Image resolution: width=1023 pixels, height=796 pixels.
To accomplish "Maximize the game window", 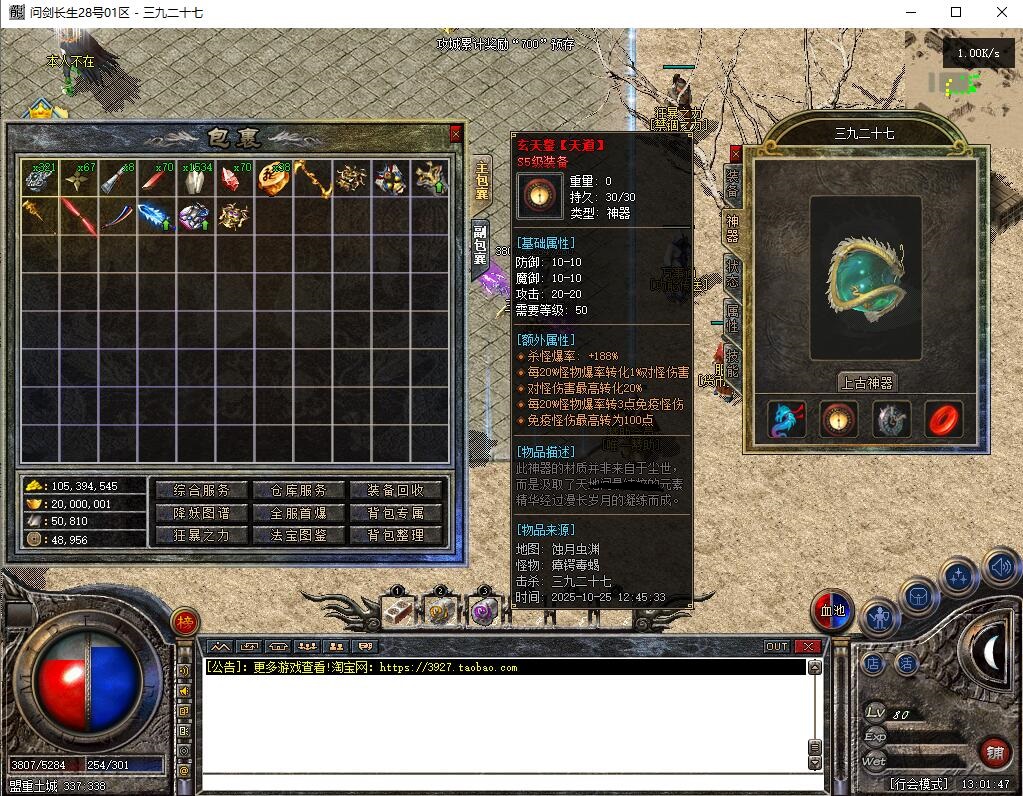I will (955, 12).
